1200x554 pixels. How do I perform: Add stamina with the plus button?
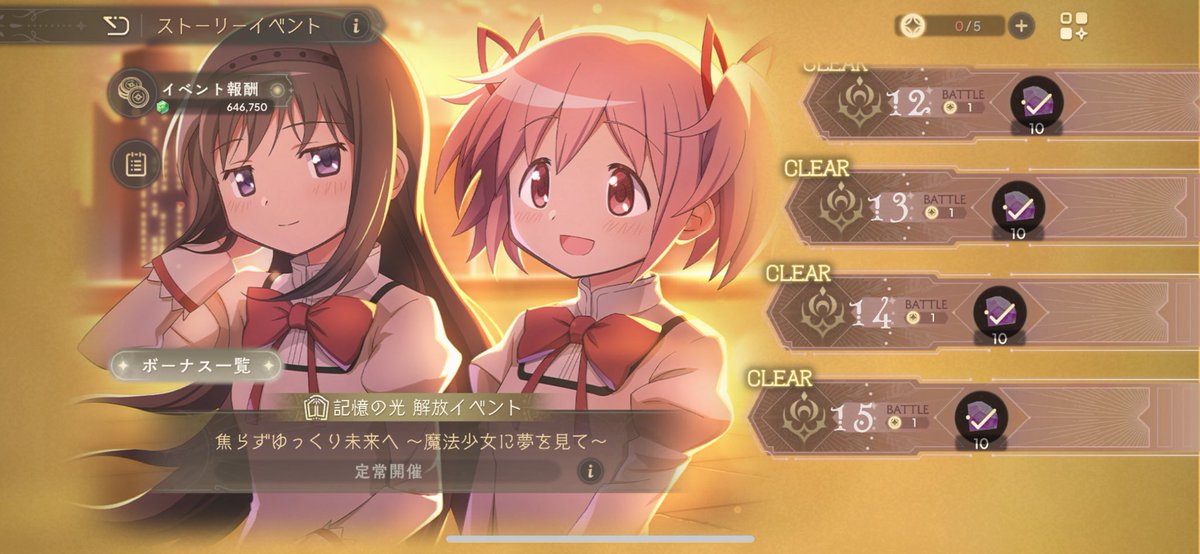coord(1020,26)
